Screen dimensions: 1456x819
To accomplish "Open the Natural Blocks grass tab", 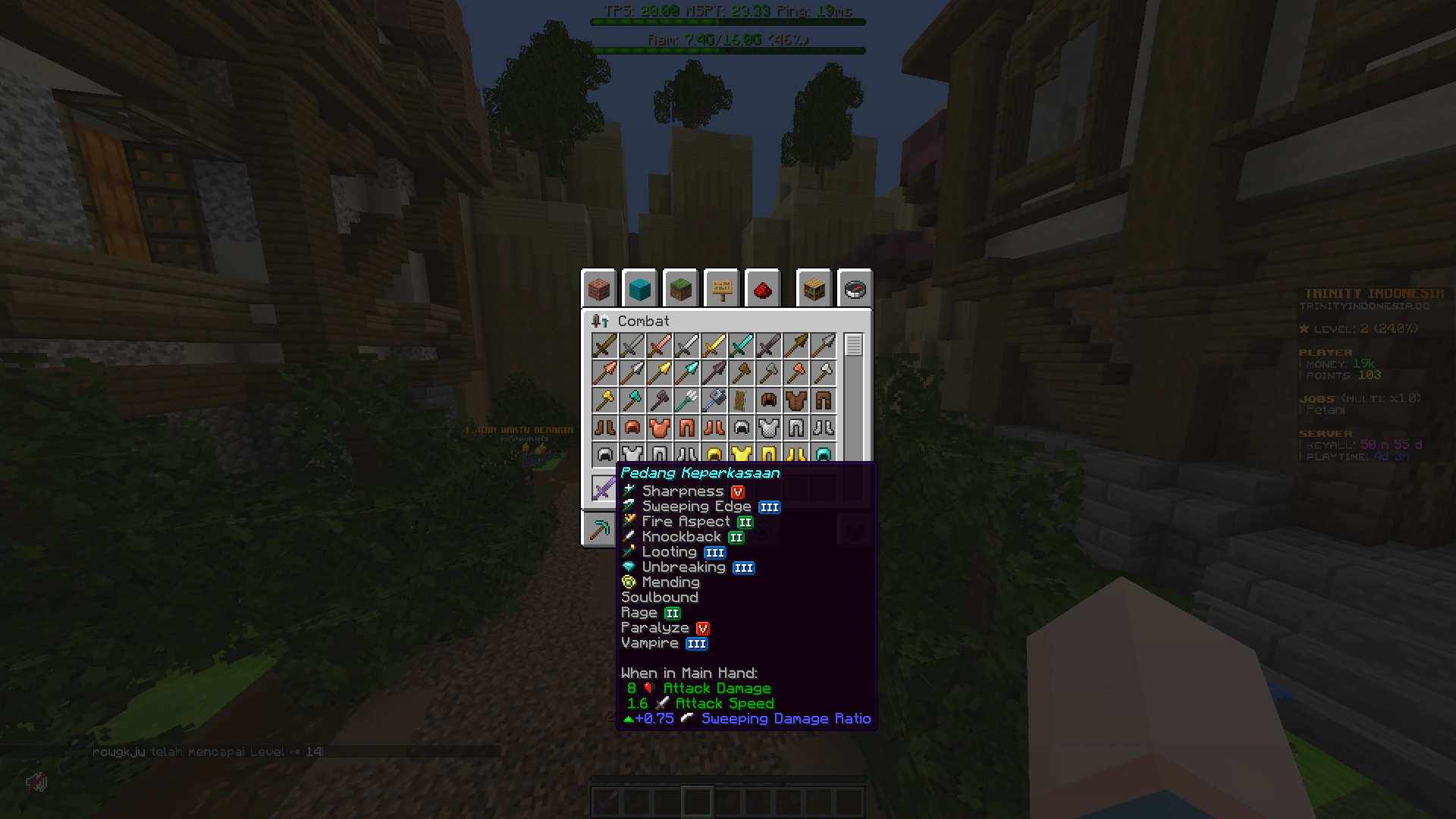I will (x=680, y=289).
